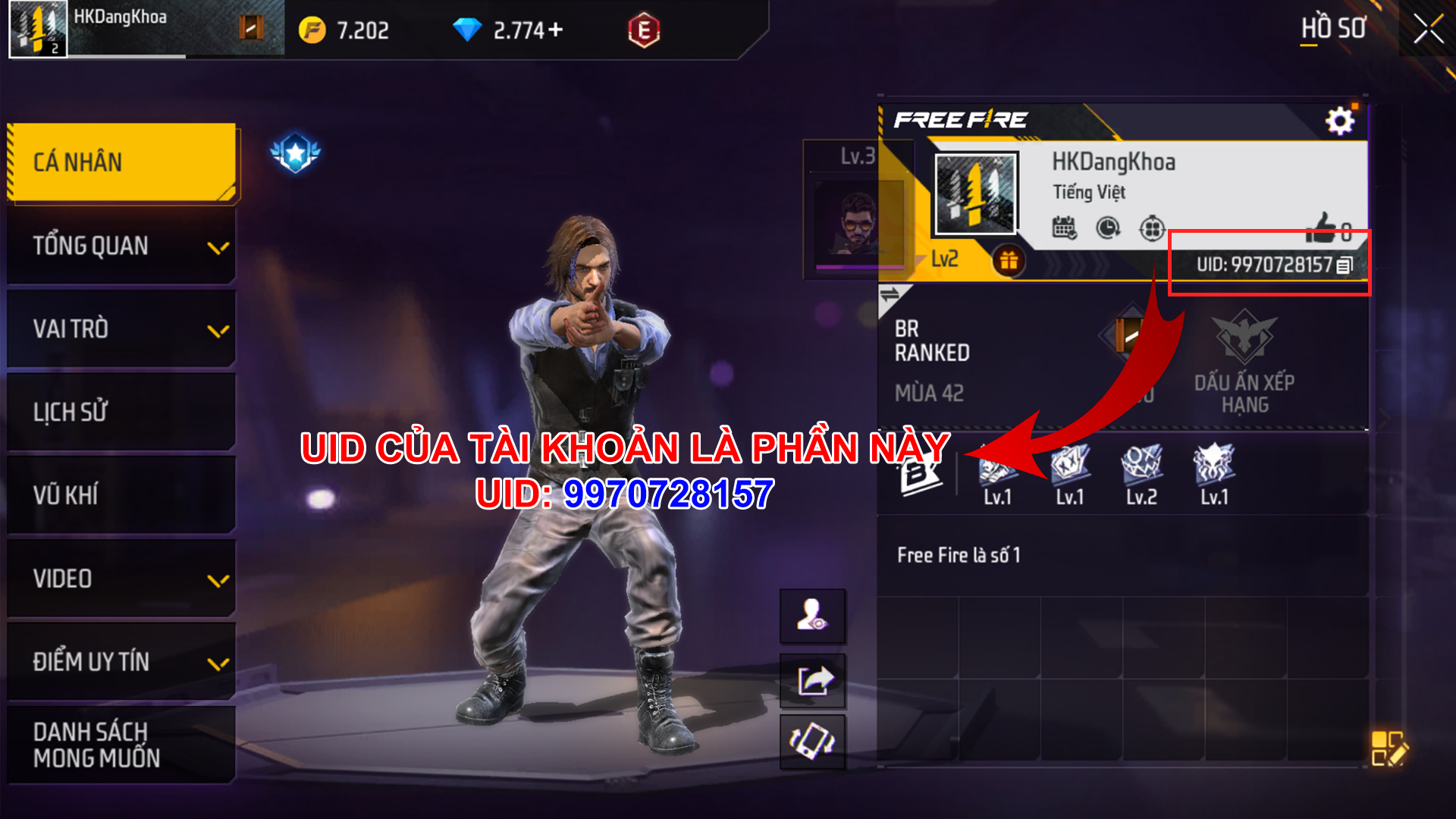Tap the rotate device icon
Image resolution: width=1456 pixels, height=819 pixels.
[812, 743]
